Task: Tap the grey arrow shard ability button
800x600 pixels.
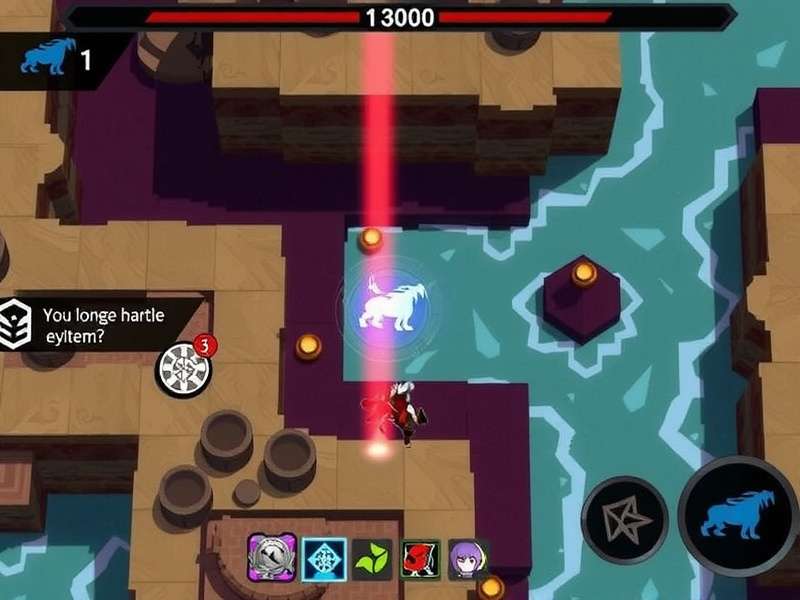Action: [625, 519]
